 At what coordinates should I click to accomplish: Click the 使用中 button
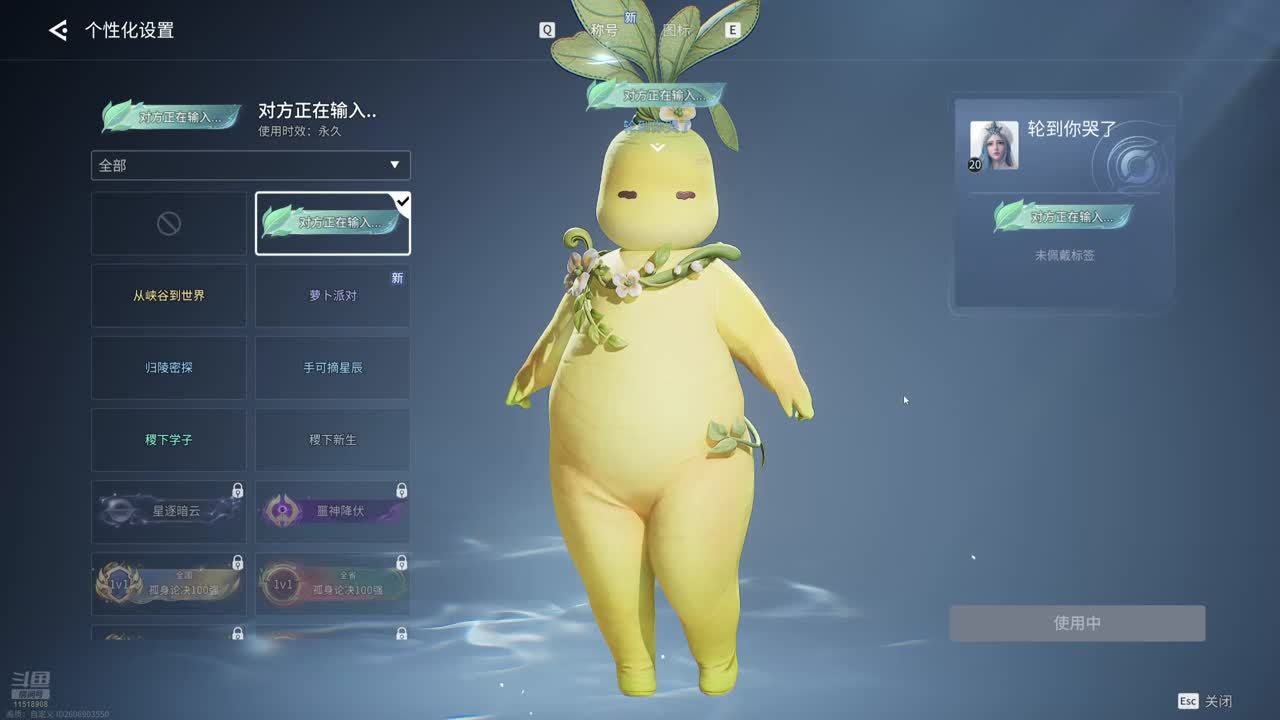click(x=1077, y=623)
